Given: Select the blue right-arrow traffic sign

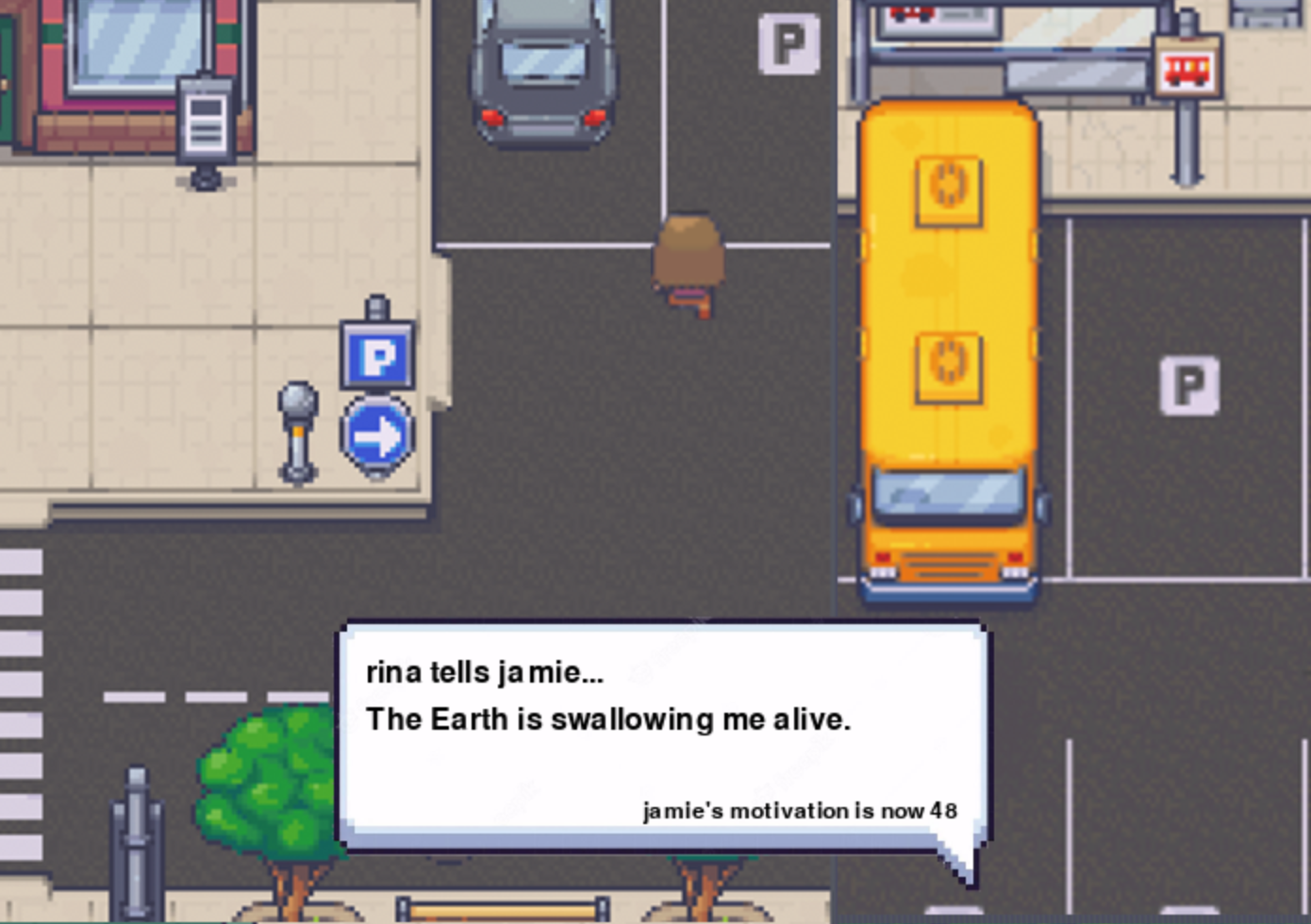Looking at the screenshot, I should click(x=376, y=433).
